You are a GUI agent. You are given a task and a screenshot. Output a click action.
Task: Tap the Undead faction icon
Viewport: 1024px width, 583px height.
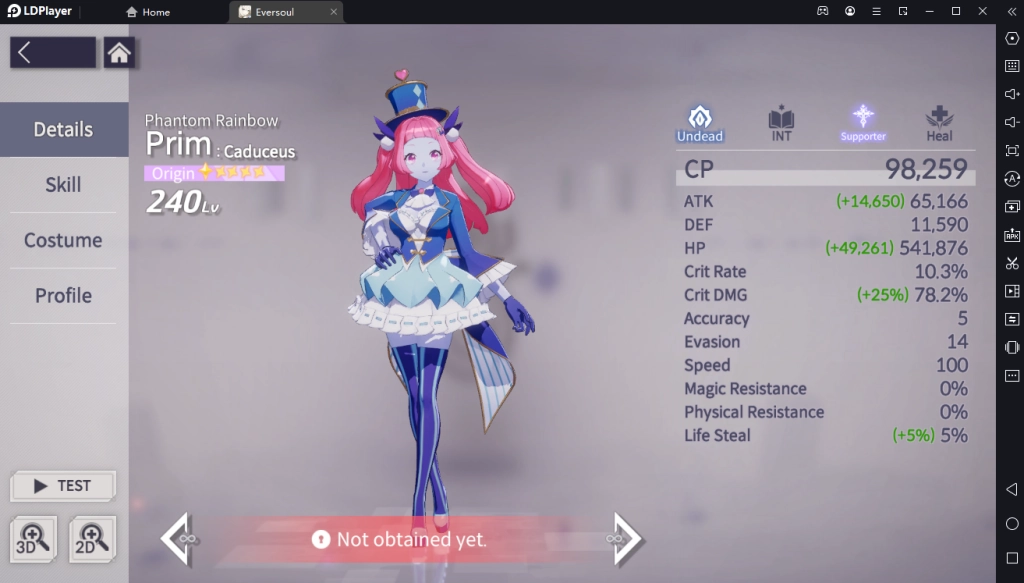[x=700, y=123]
